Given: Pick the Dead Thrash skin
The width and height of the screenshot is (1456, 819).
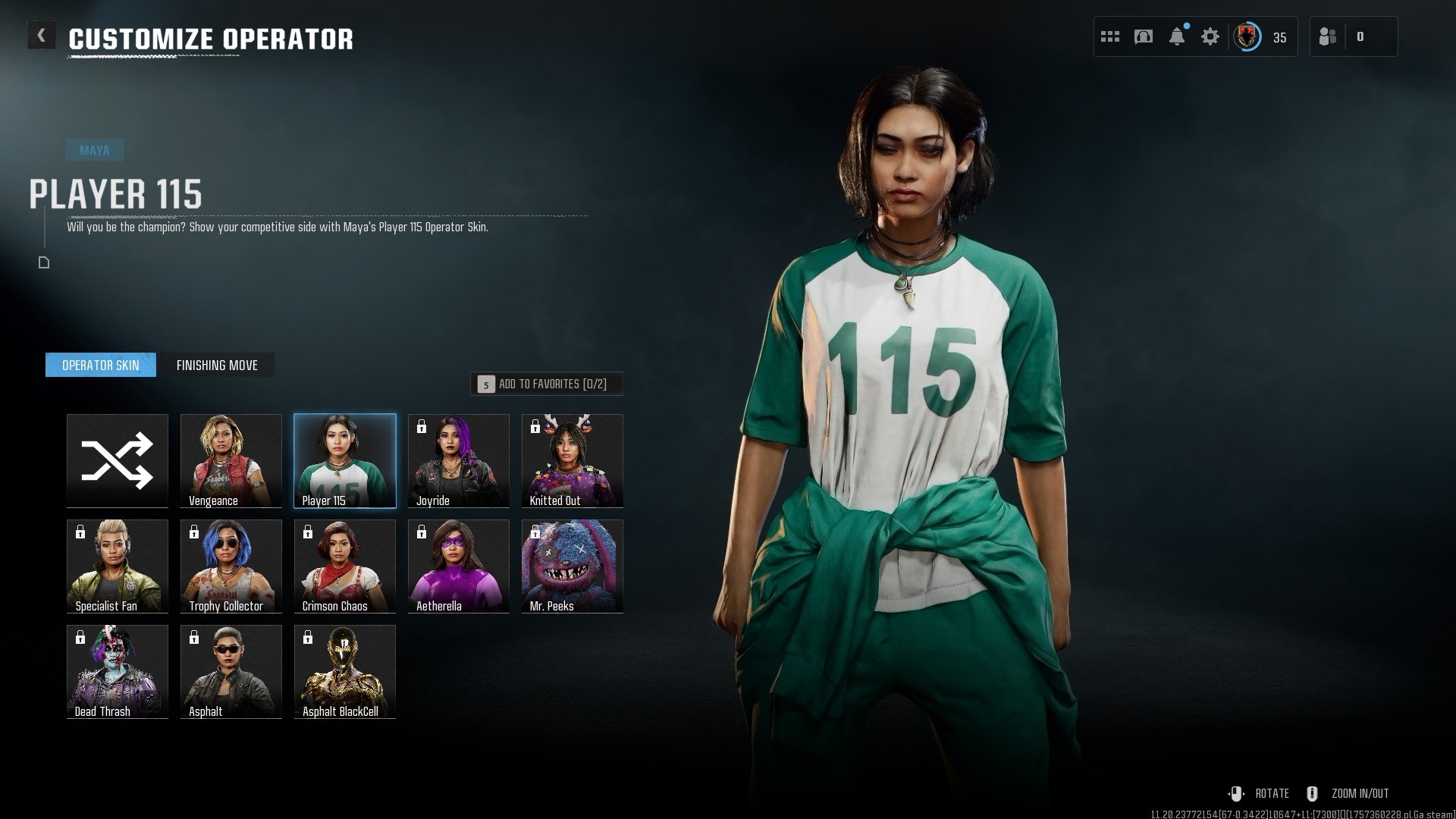Looking at the screenshot, I should [118, 671].
